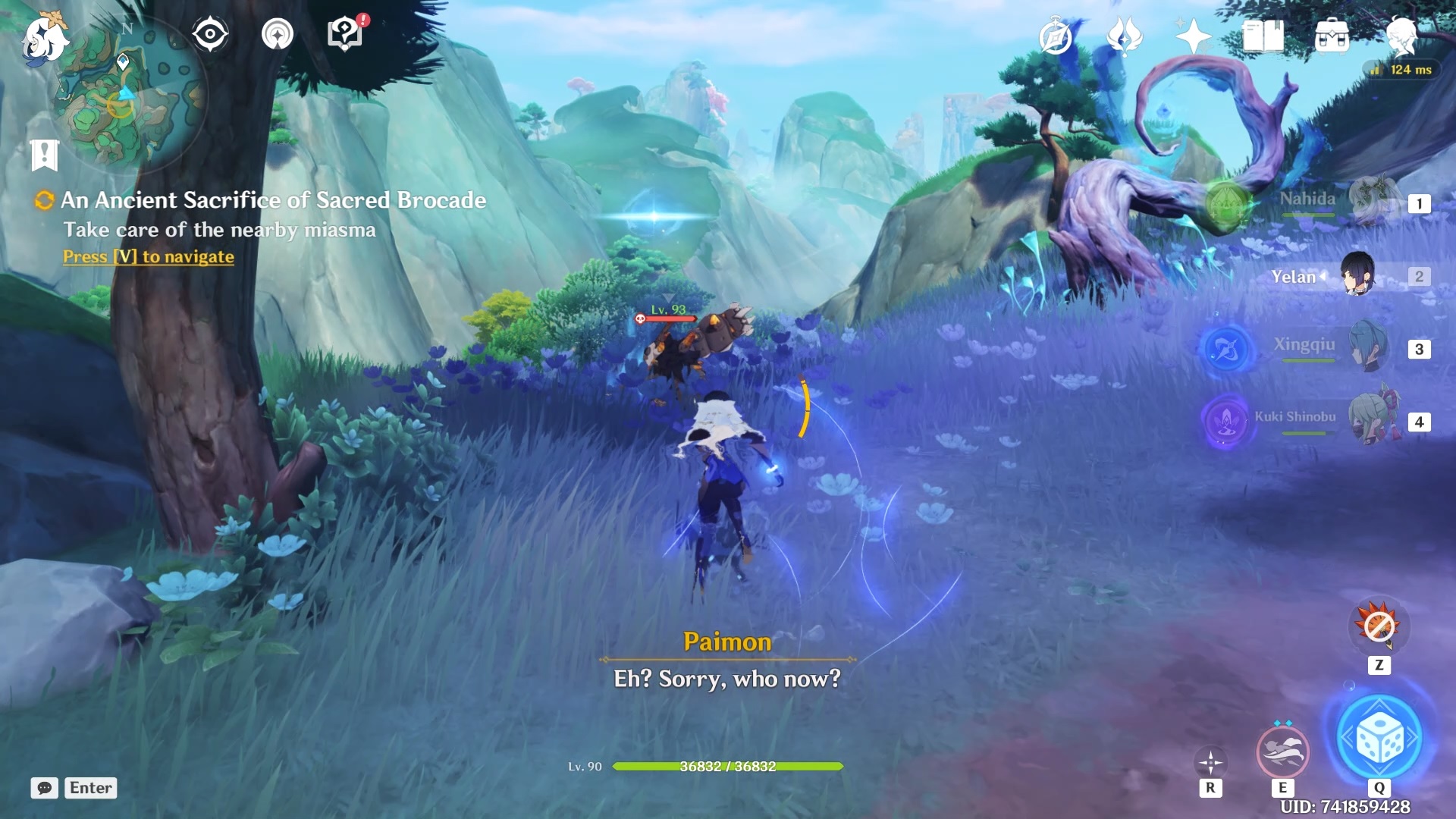This screenshot has width=1456, height=819.
Task: Open quest banner An Ancient Sacrifice
Action: tap(274, 201)
